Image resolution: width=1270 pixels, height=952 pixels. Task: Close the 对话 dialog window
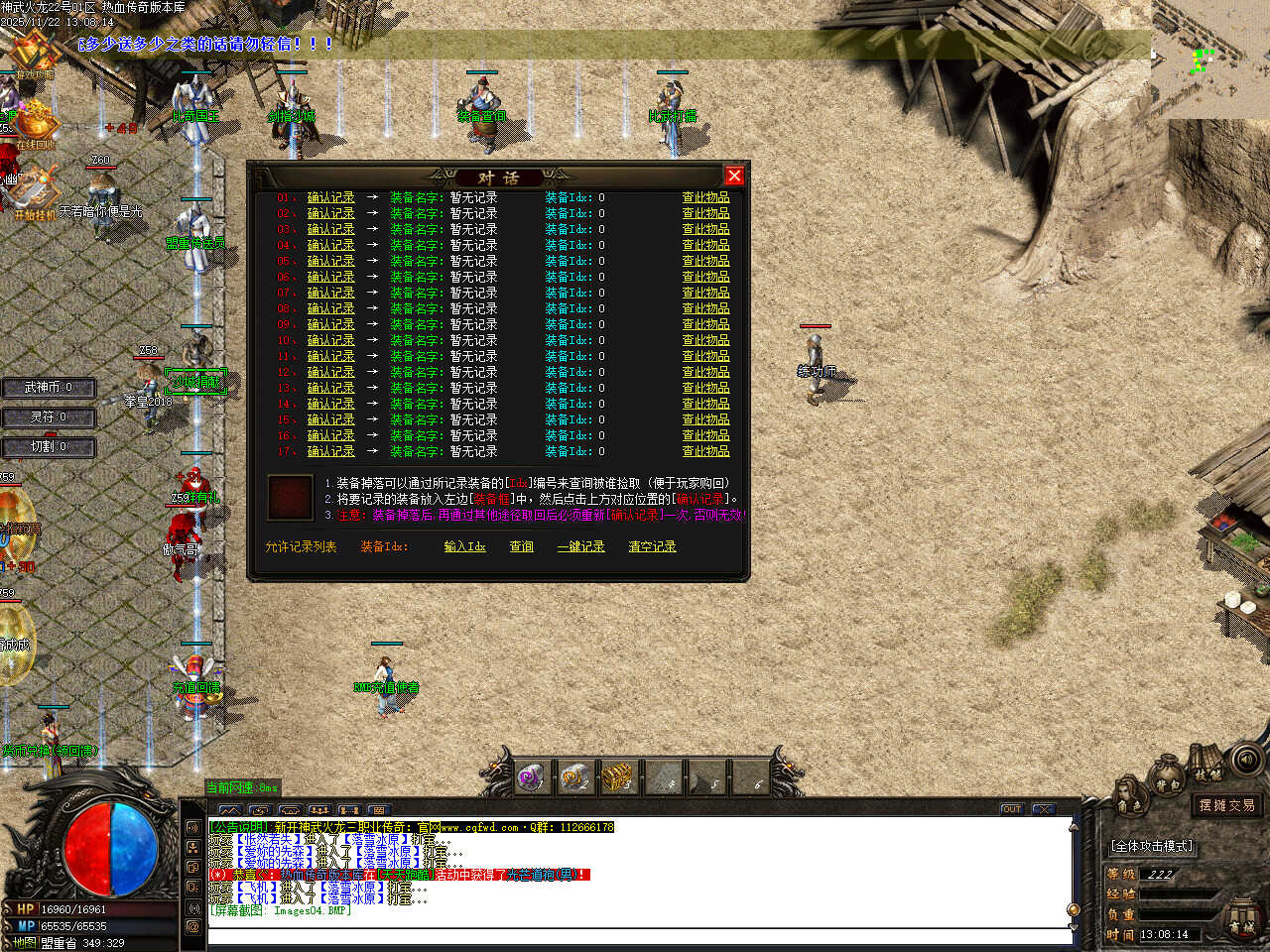coord(734,176)
